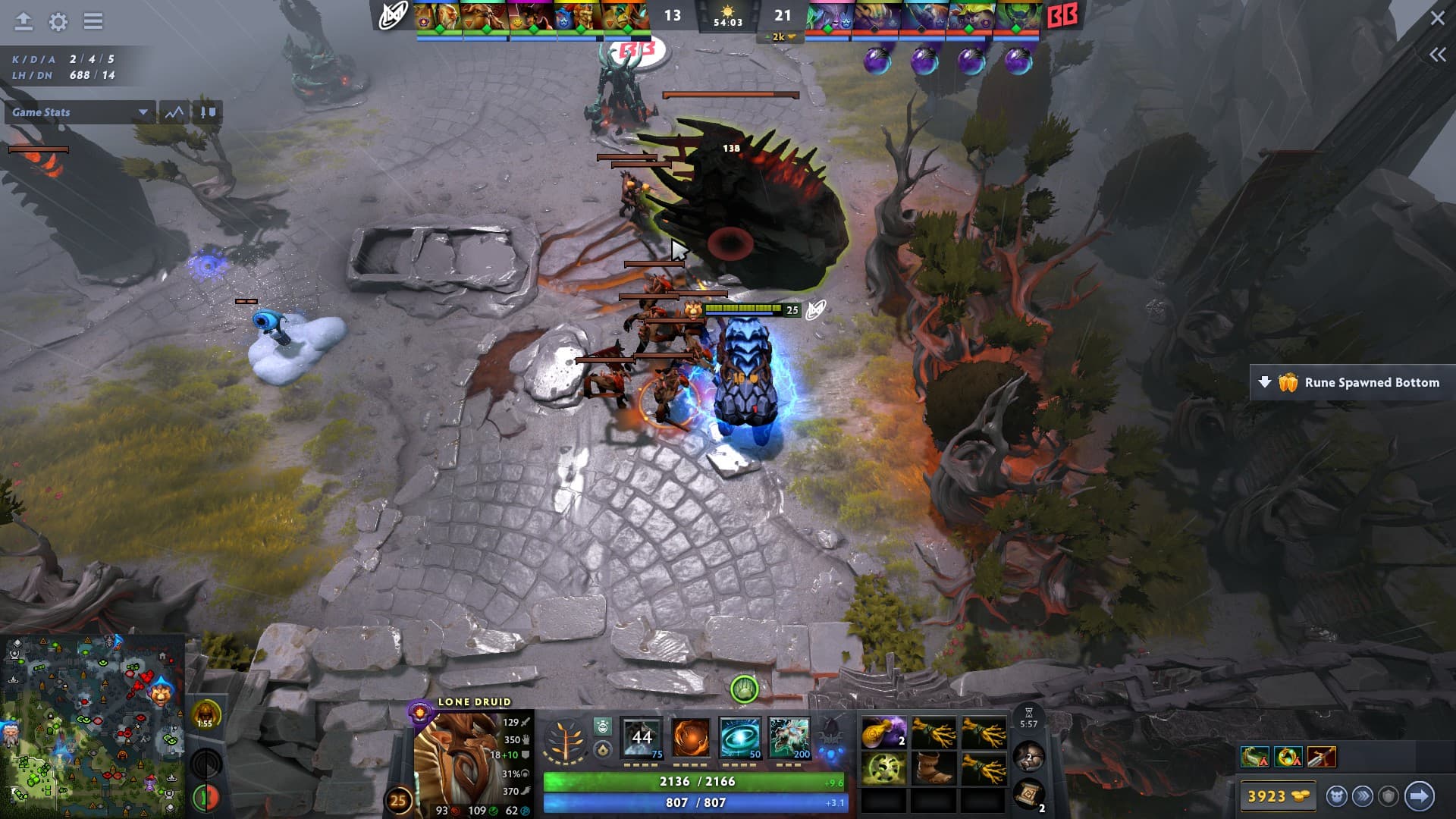Select the leather boots inventory slot
The width and height of the screenshot is (1456, 819).
point(934,767)
